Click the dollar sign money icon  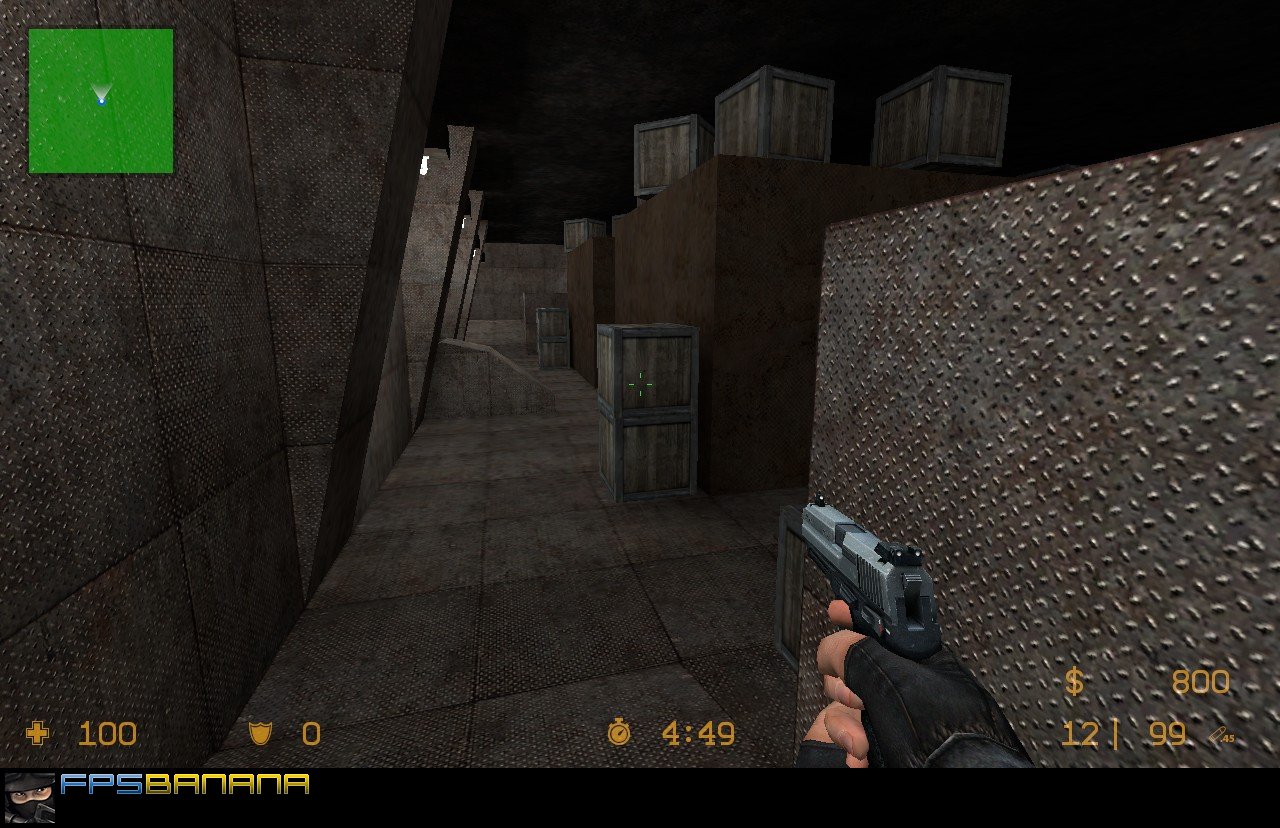click(1073, 682)
